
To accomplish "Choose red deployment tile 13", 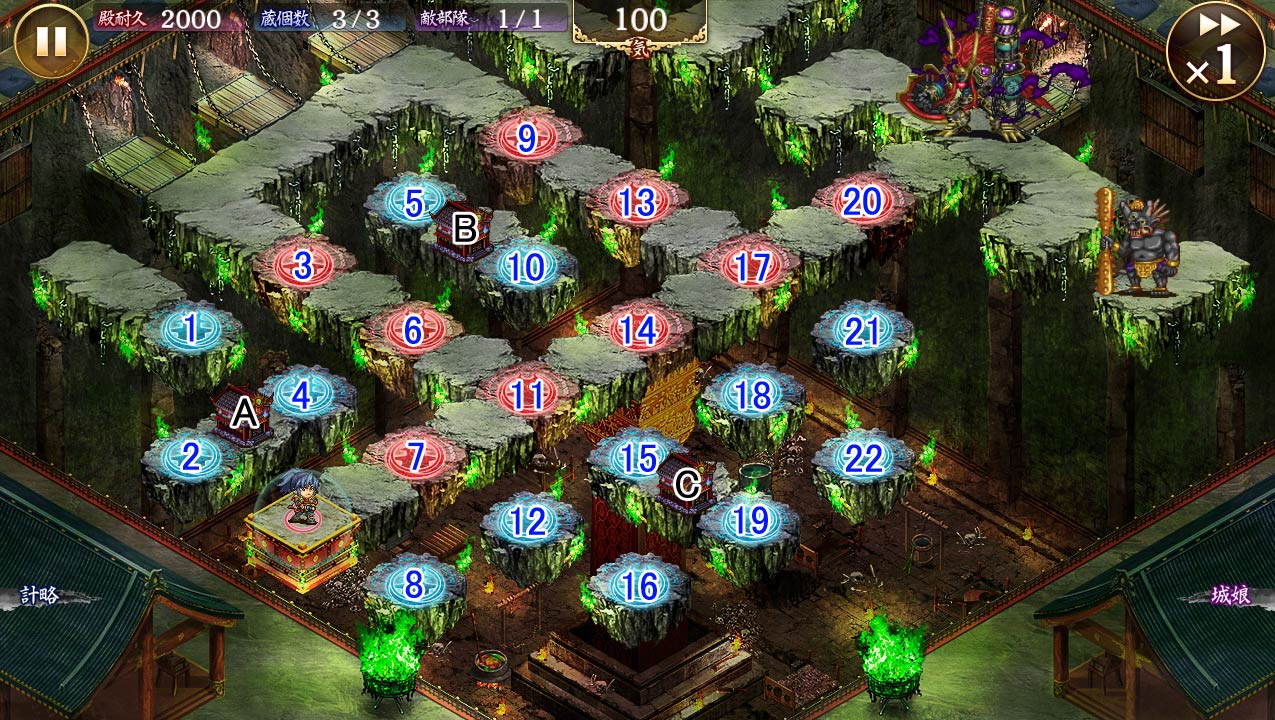I will (x=637, y=202).
